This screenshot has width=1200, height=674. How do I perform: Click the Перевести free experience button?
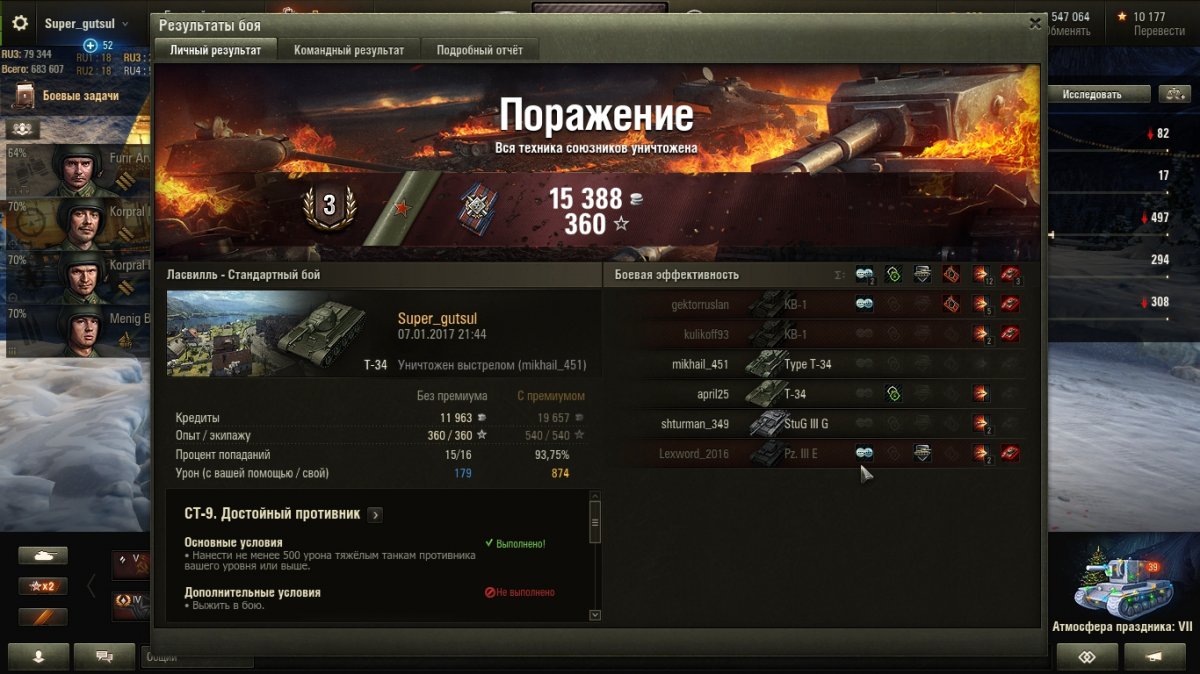1158,31
